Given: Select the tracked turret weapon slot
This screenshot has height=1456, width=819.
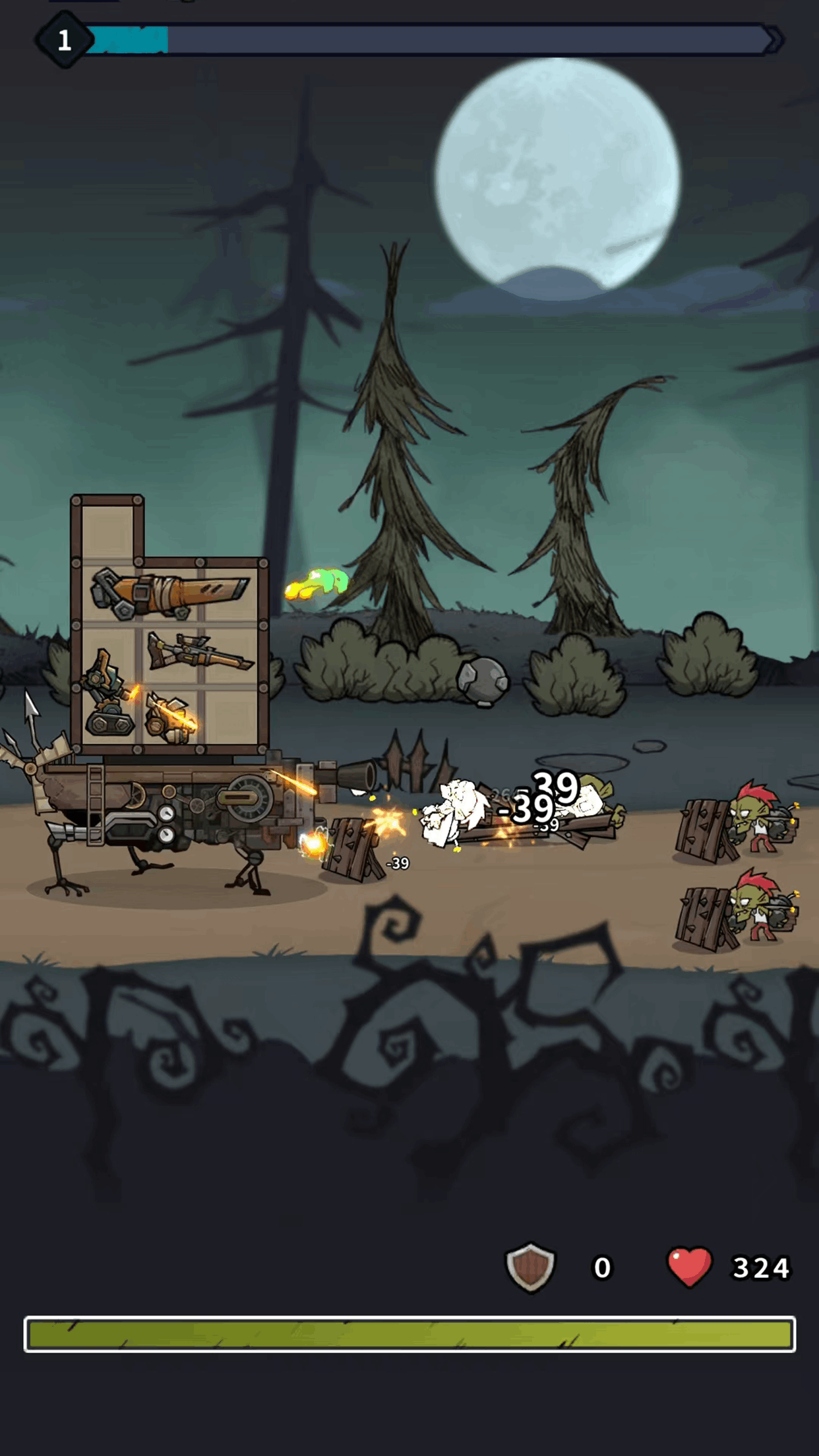Looking at the screenshot, I should tap(109, 696).
